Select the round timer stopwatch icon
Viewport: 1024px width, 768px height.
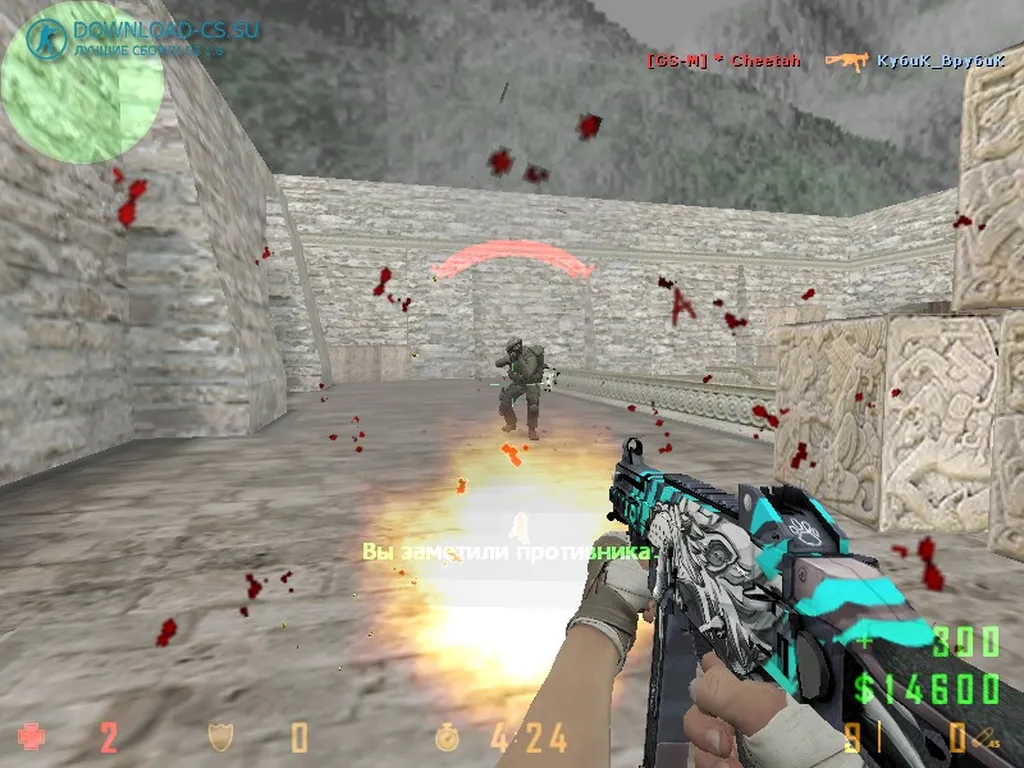[x=447, y=738]
